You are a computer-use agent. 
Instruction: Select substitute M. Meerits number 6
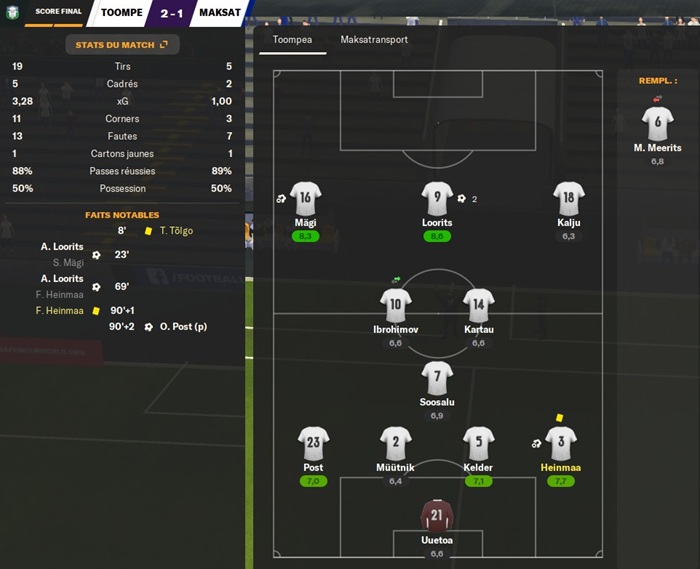pos(657,123)
